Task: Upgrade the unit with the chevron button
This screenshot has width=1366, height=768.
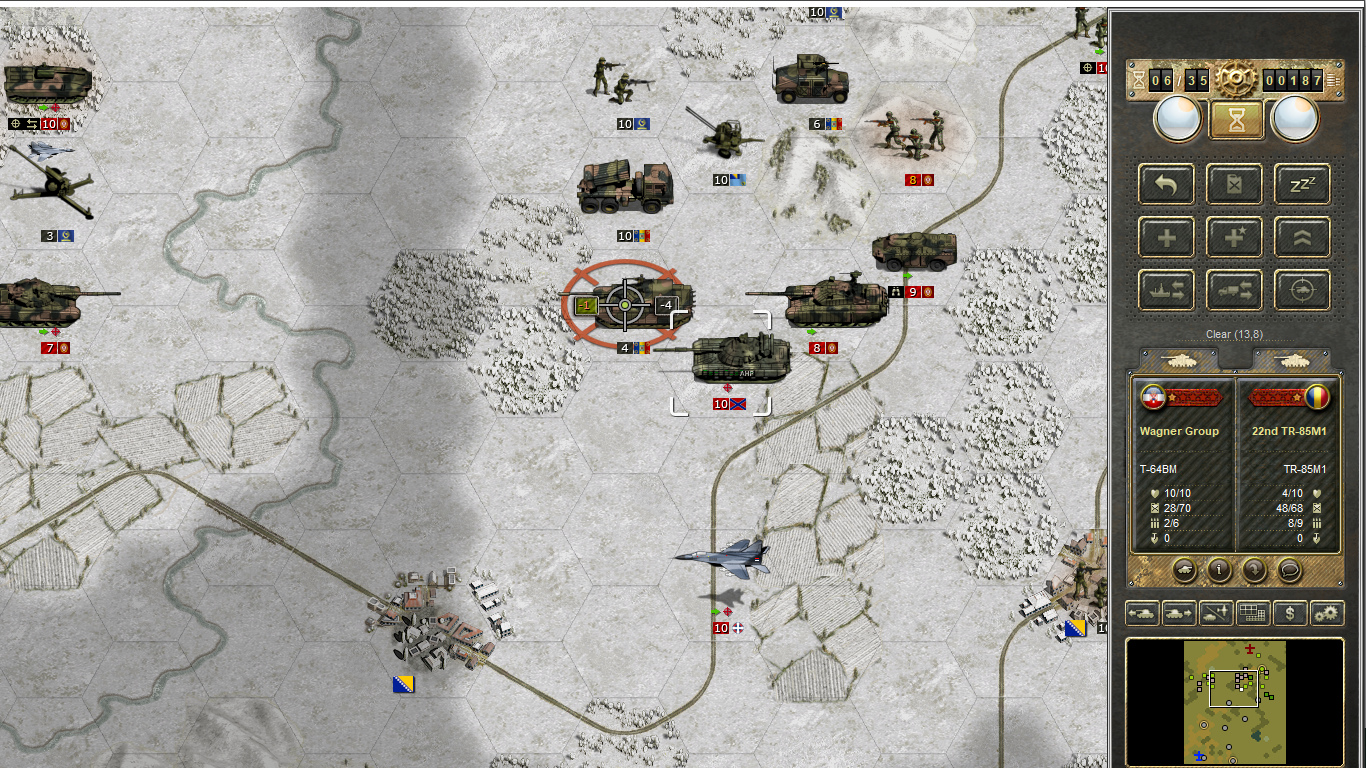Action: [x=1302, y=237]
